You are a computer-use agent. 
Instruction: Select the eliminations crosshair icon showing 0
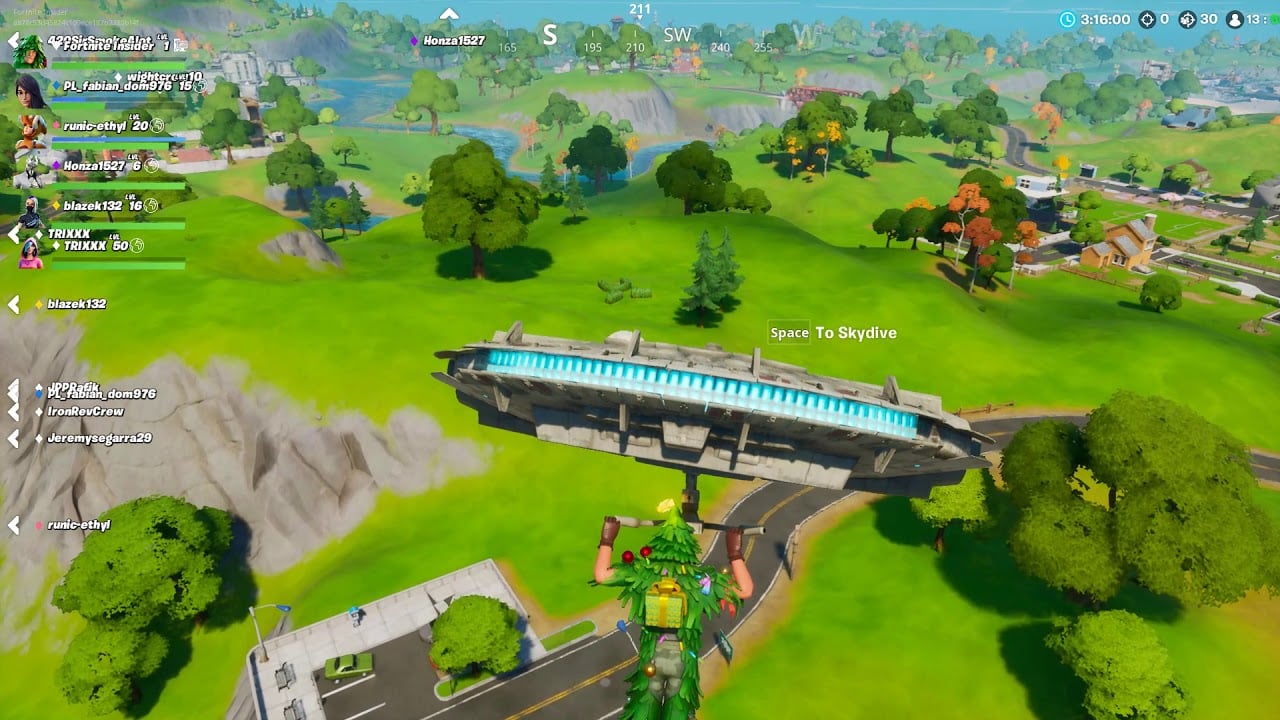coord(1147,17)
